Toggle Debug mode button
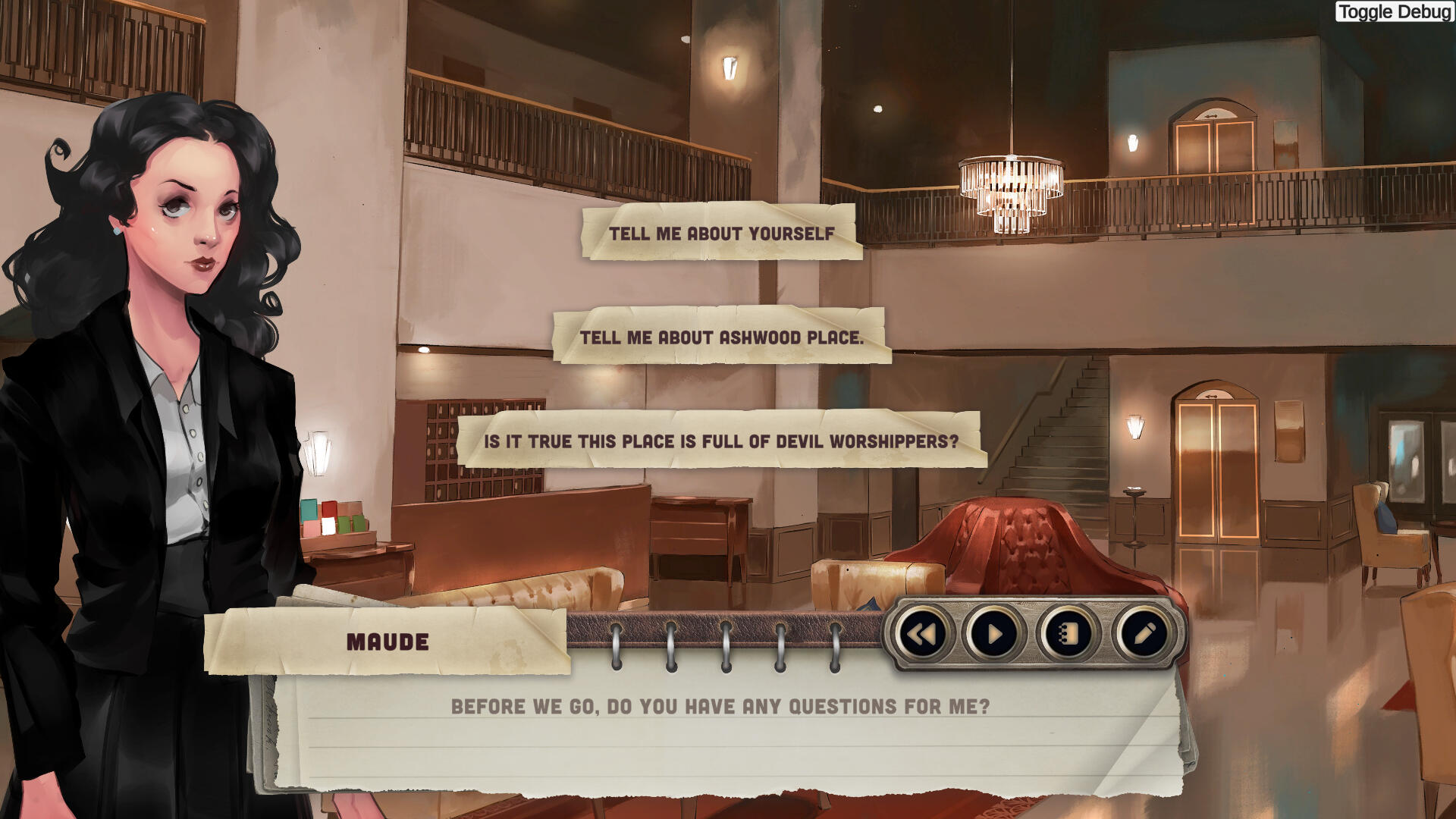Screen dimensions: 1456x819 click(x=1394, y=11)
